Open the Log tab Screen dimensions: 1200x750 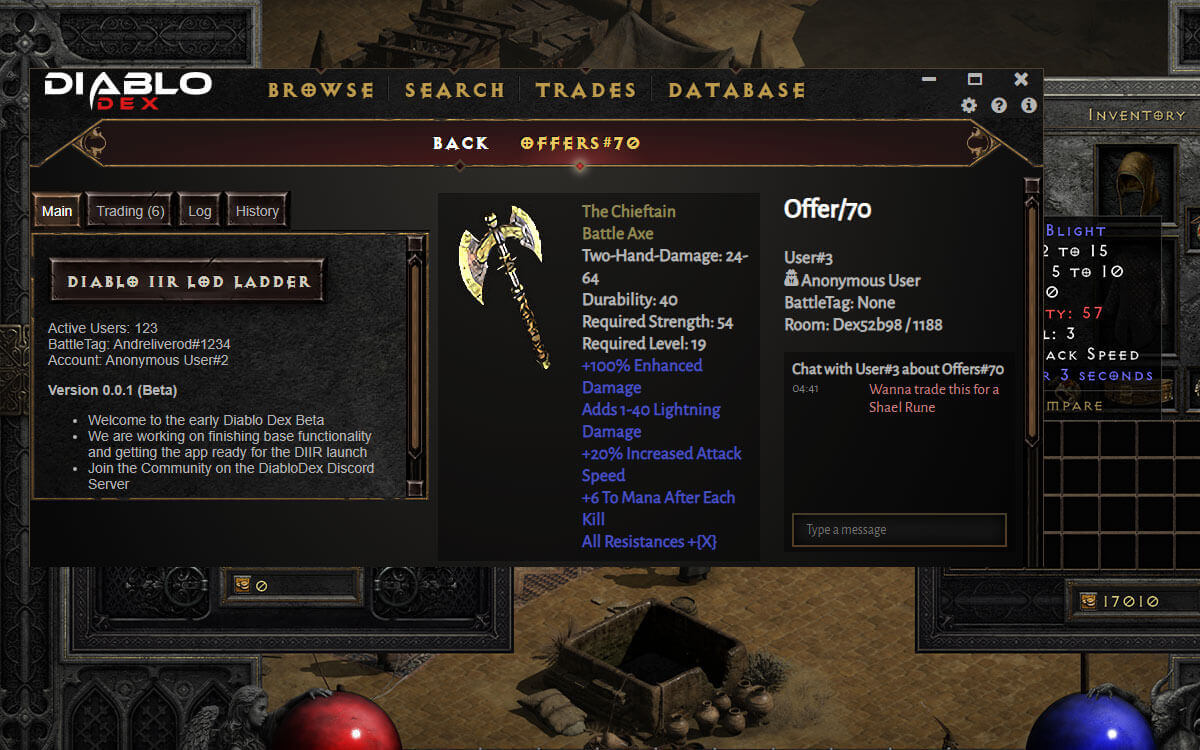(200, 211)
